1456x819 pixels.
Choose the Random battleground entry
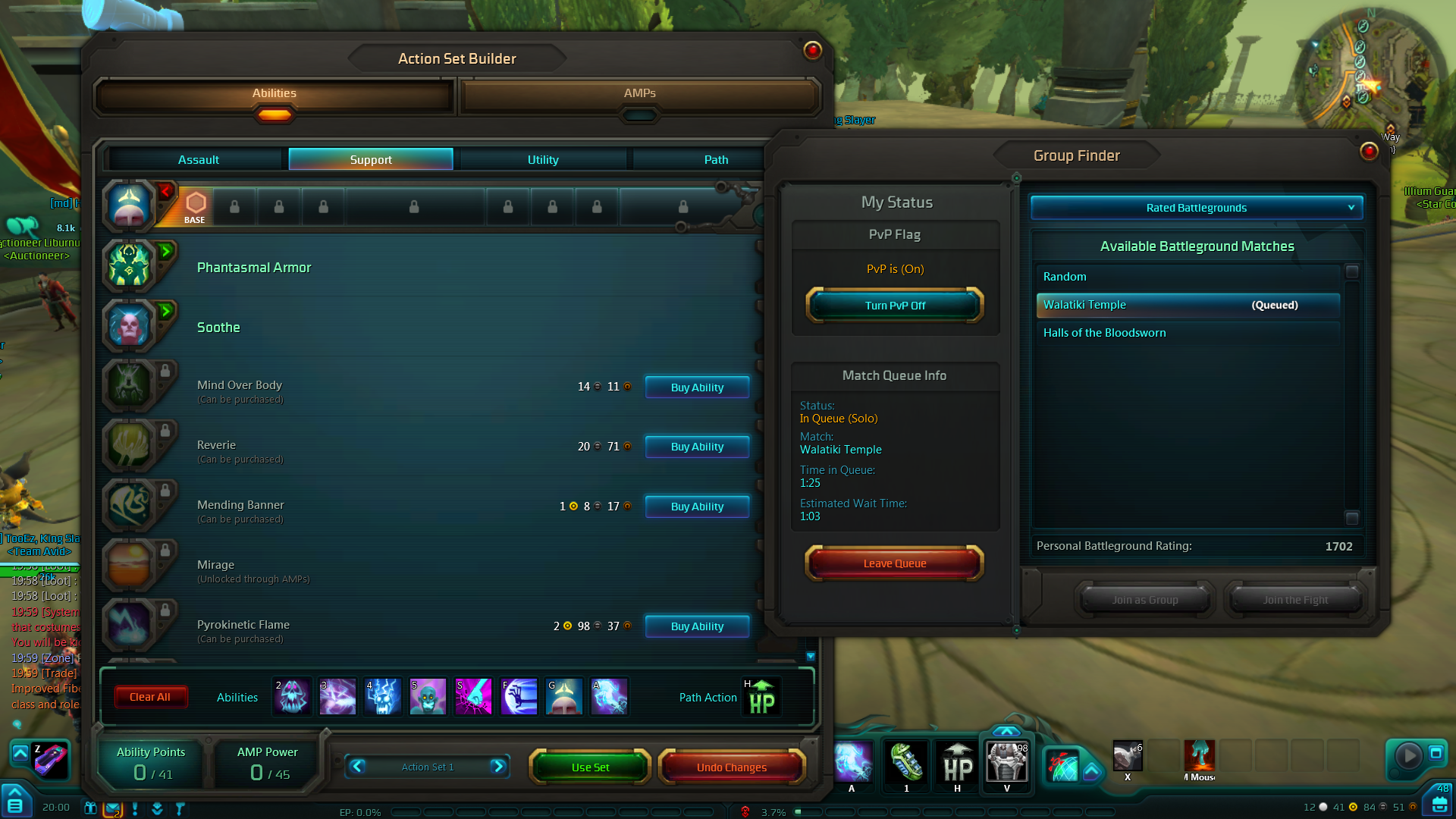coord(1065,277)
